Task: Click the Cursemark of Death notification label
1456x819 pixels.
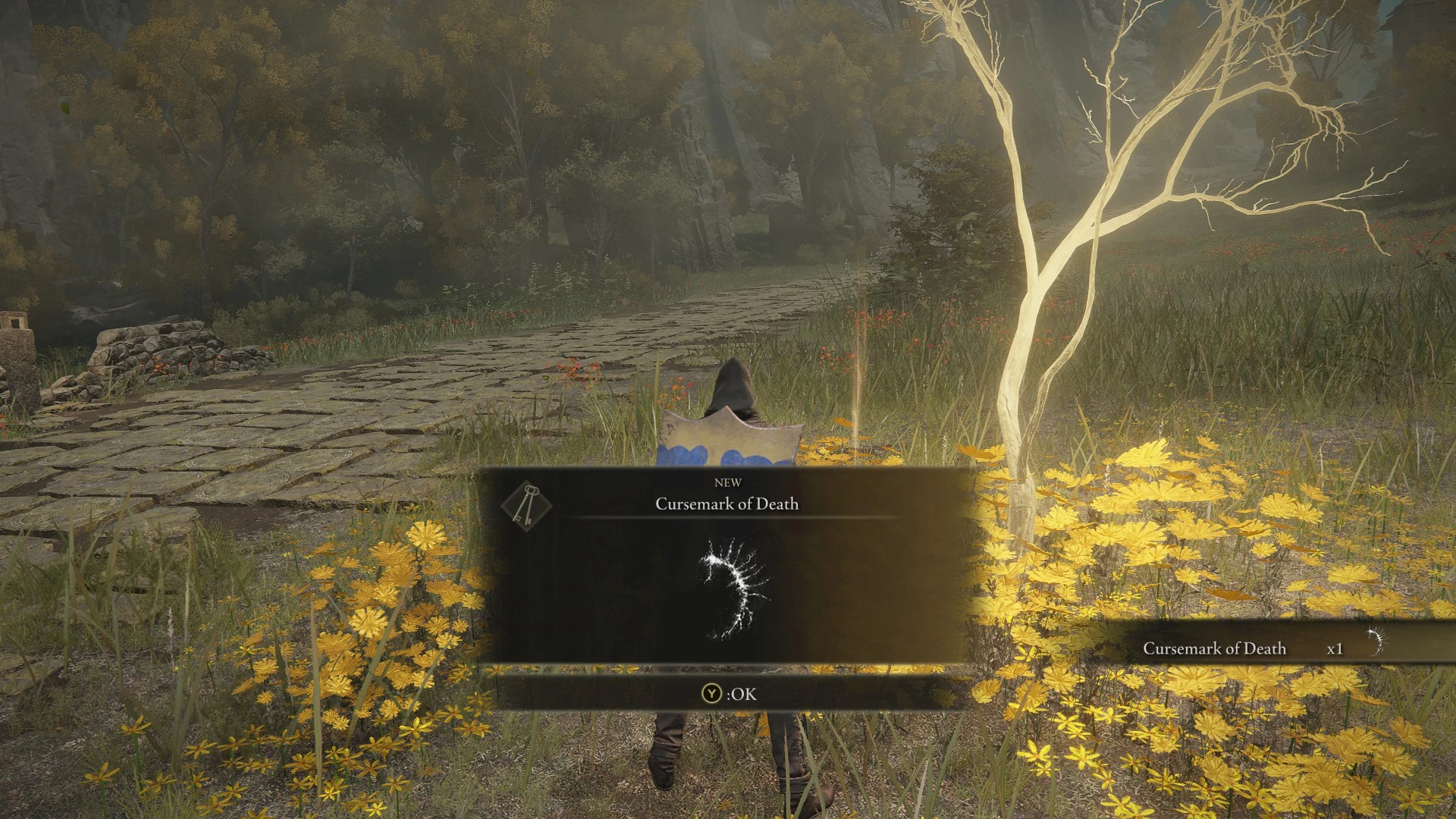Action: pyautogui.click(x=1216, y=649)
